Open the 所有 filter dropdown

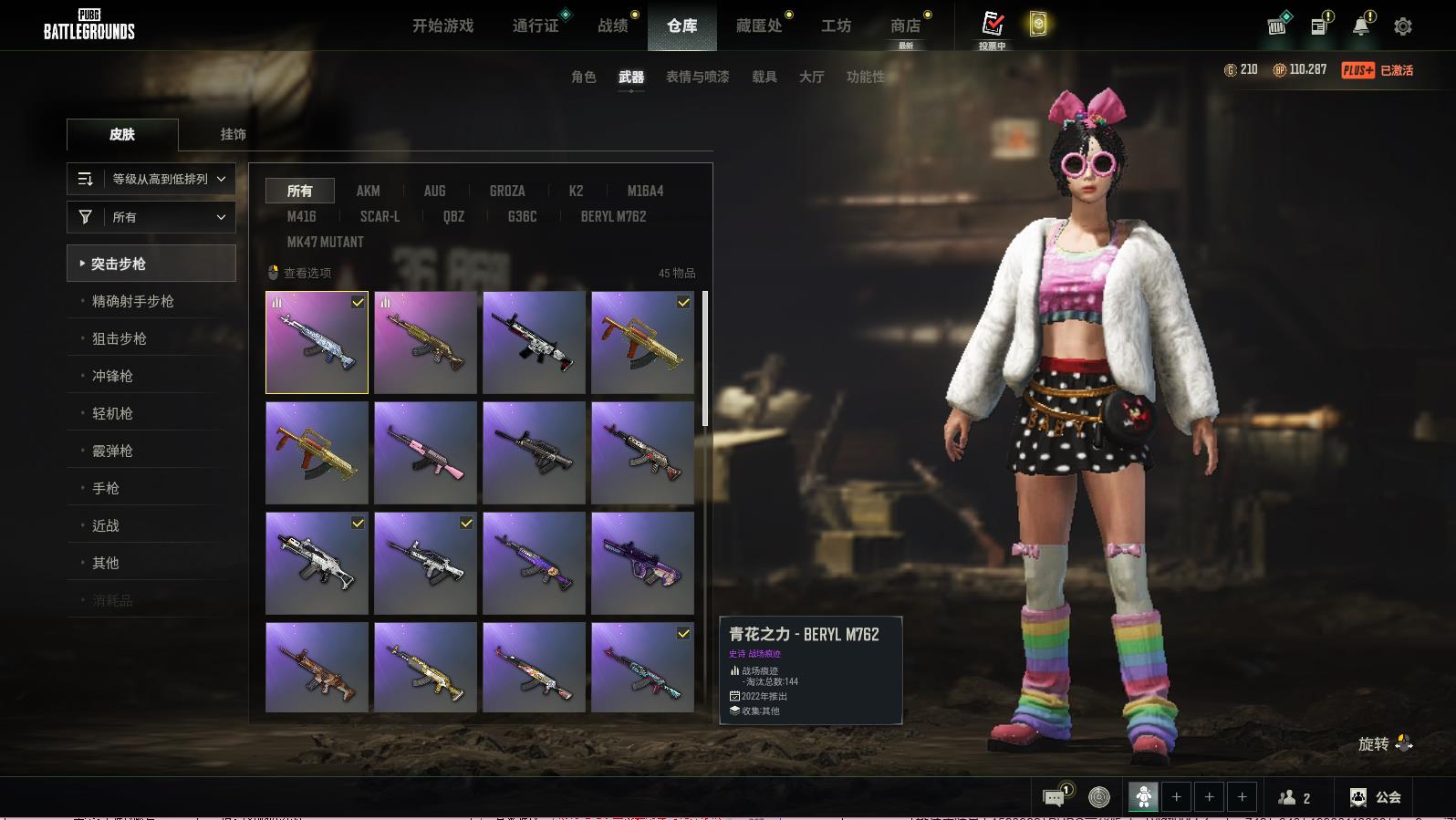(x=151, y=217)
